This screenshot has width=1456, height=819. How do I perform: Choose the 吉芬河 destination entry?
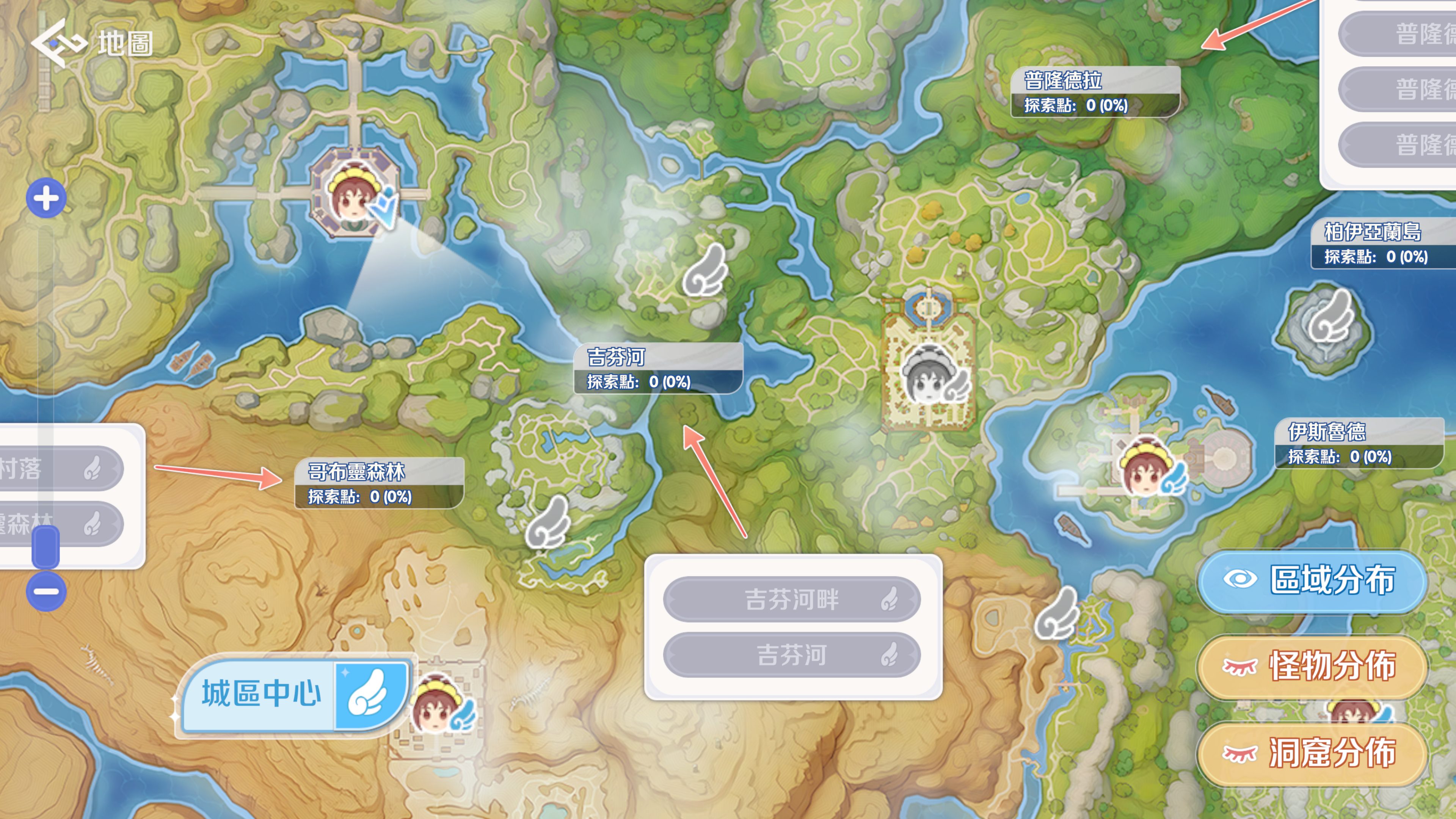click(791, 656)
